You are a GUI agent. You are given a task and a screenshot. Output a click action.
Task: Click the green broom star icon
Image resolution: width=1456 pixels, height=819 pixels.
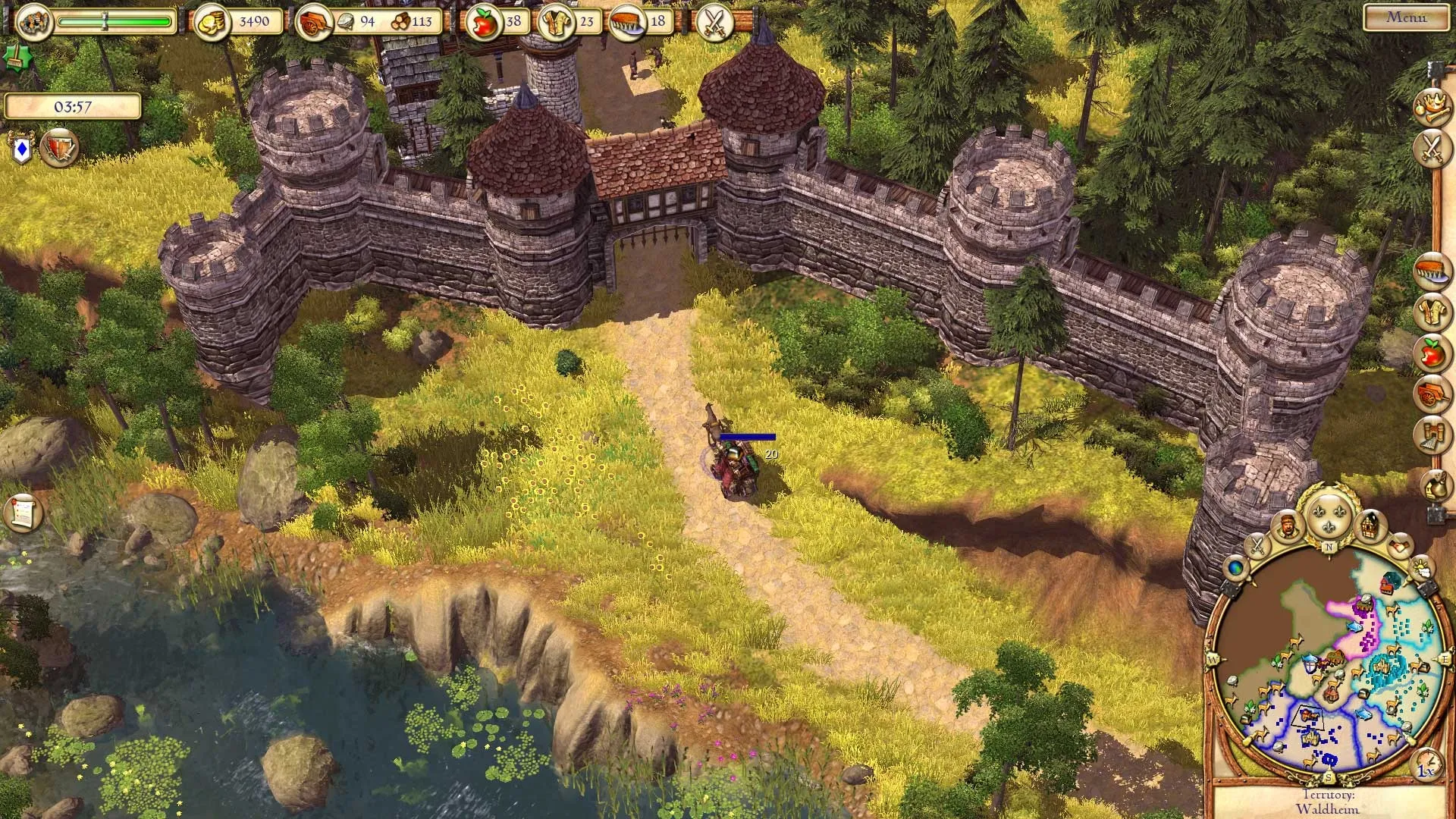13,56
